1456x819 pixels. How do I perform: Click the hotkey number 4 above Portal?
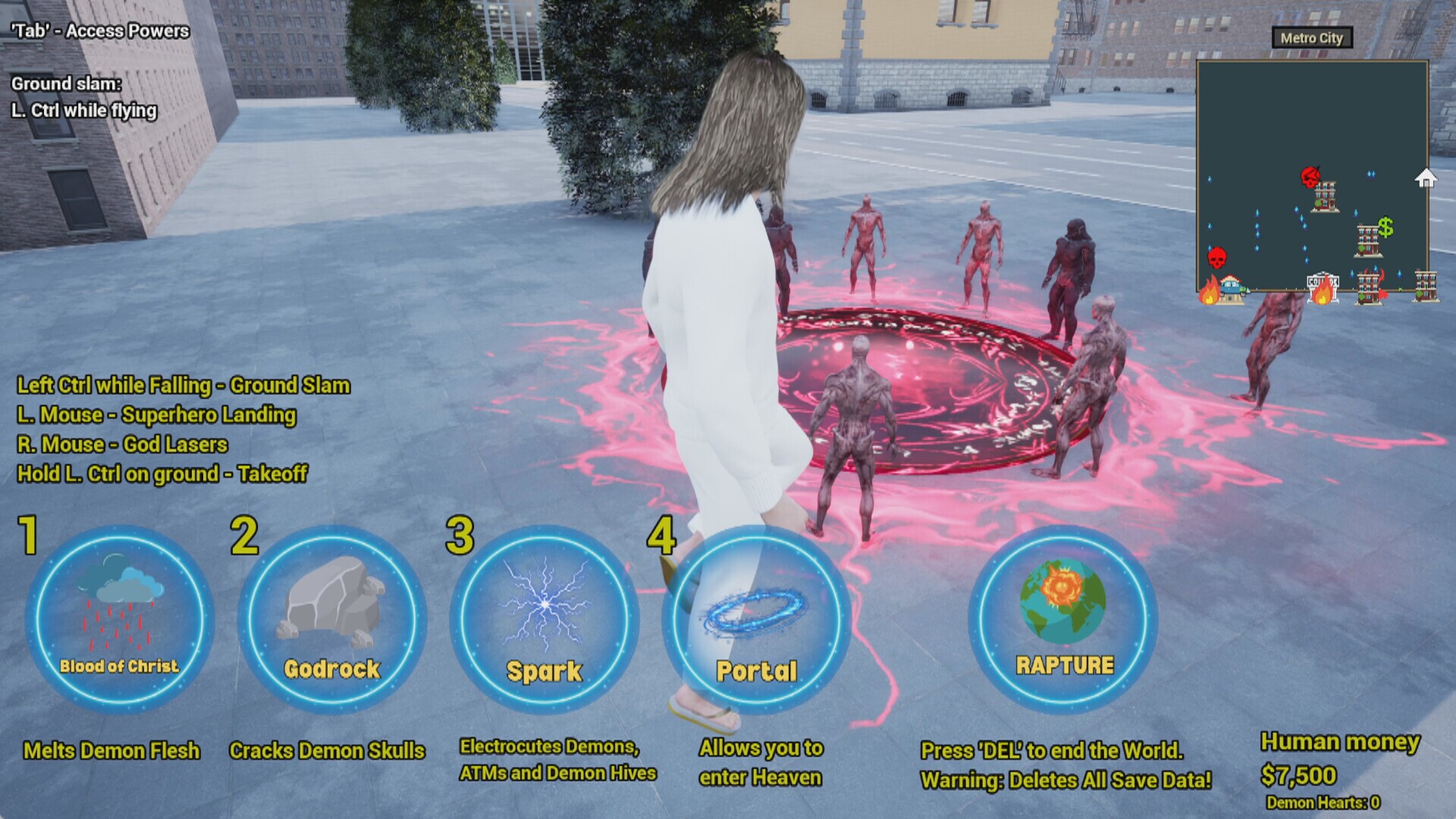point(662,534)
